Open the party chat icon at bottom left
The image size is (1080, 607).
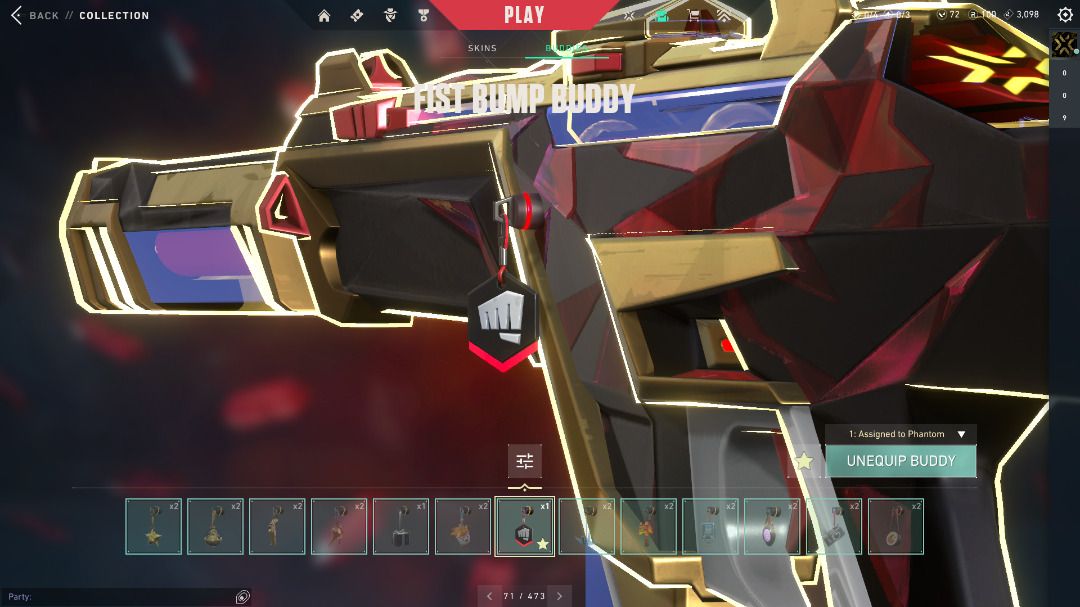(x=242, y=597)
